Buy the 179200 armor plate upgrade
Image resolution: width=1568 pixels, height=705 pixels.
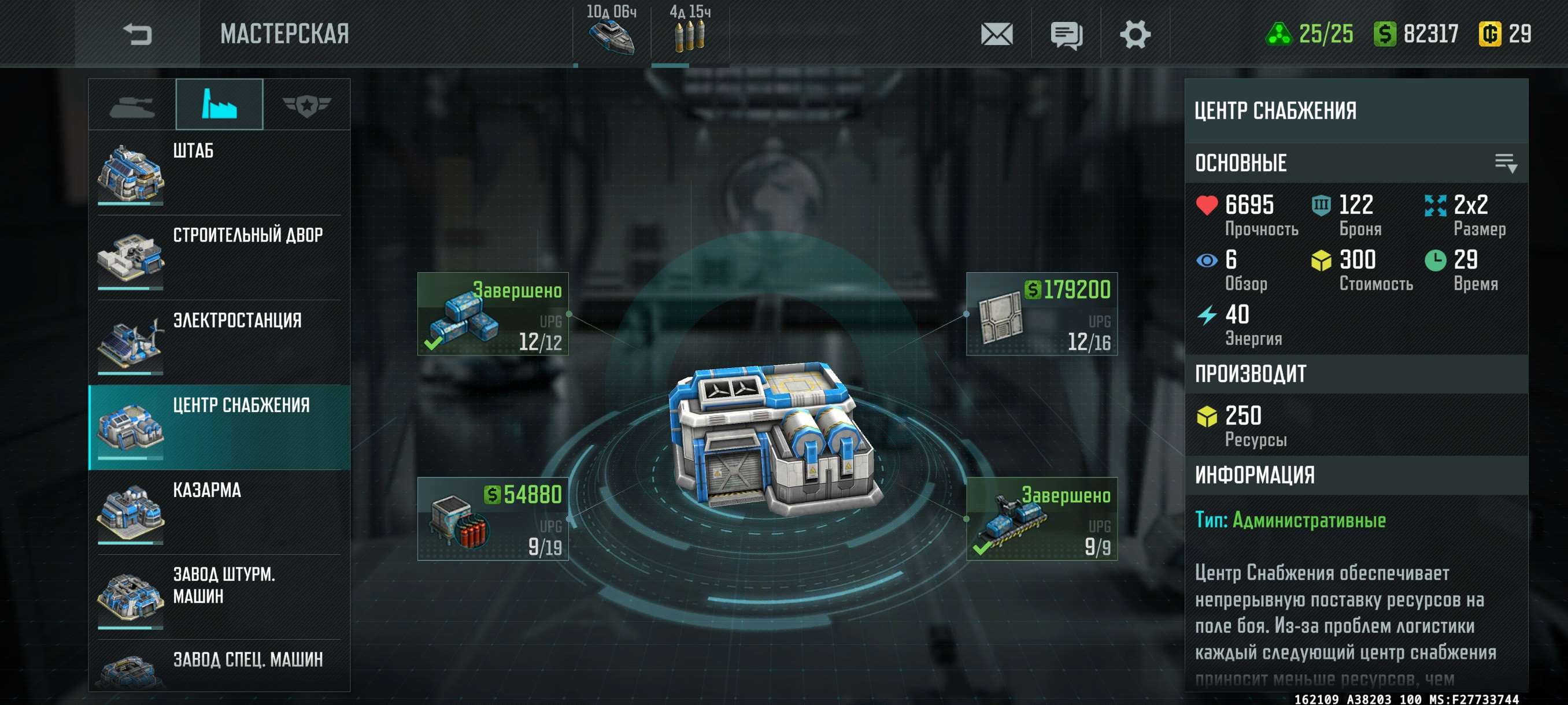[1041, 314]
